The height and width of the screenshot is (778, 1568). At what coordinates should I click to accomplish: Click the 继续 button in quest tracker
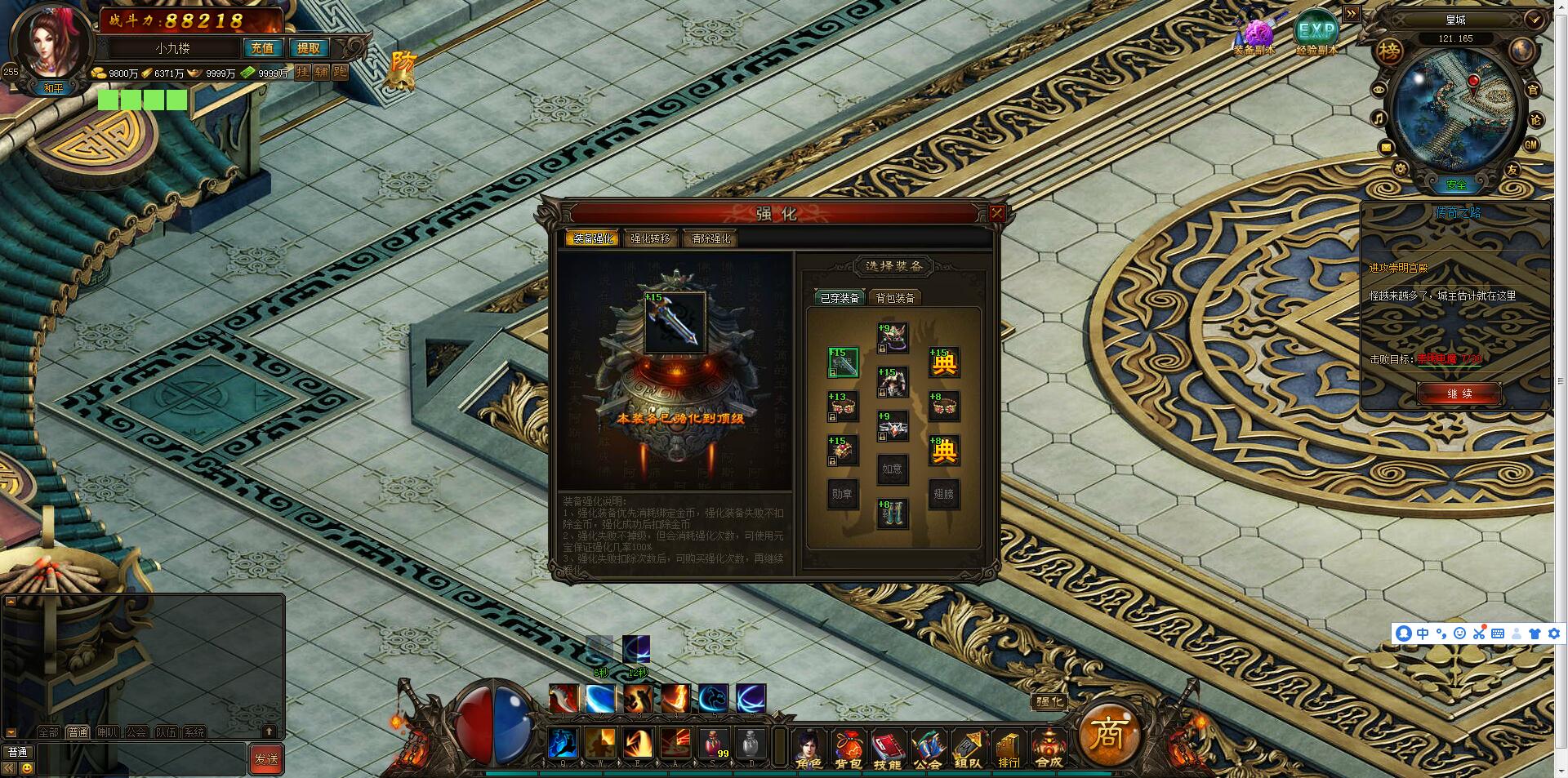[x=1459, y=393]
